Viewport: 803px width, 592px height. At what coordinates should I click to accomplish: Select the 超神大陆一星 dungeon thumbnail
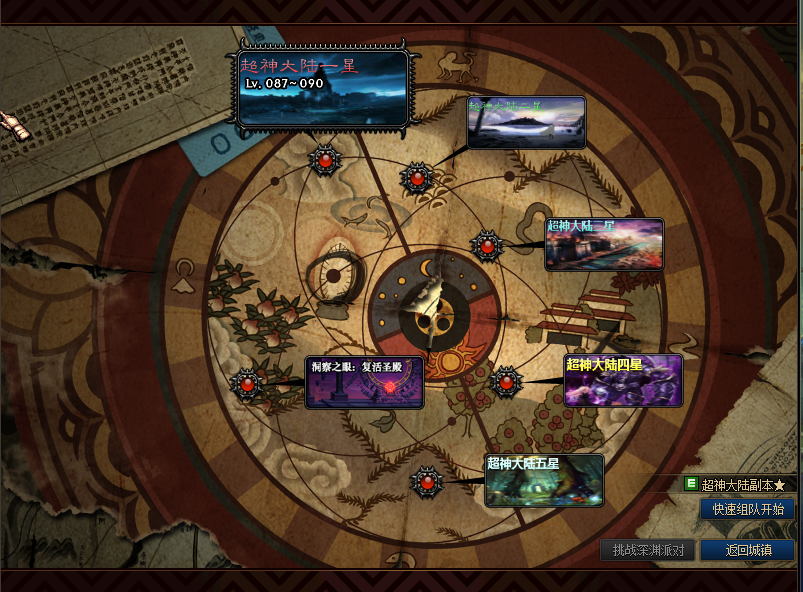[324, 88]
